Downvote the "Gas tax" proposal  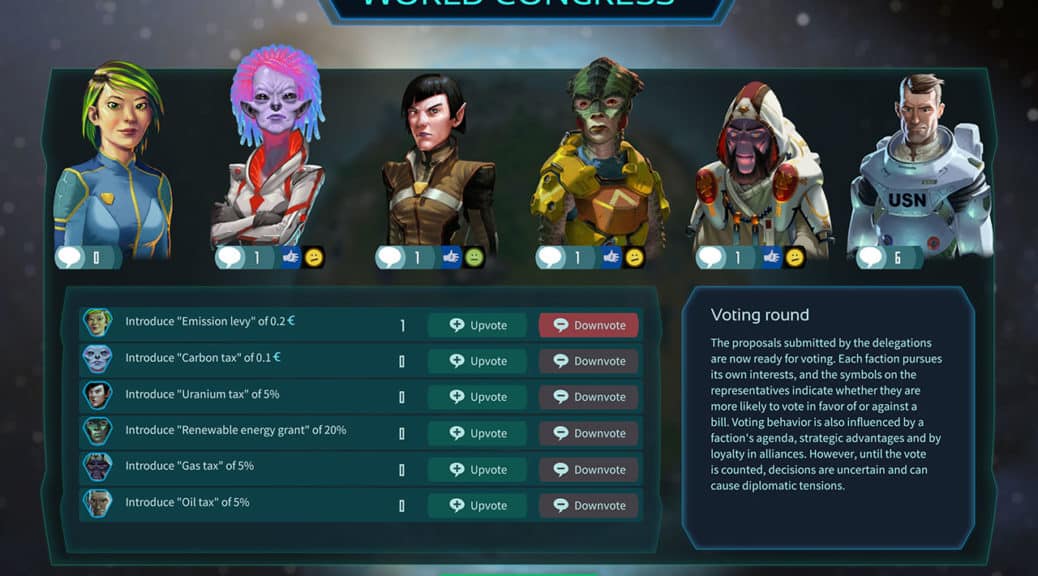tap(588, 469)
